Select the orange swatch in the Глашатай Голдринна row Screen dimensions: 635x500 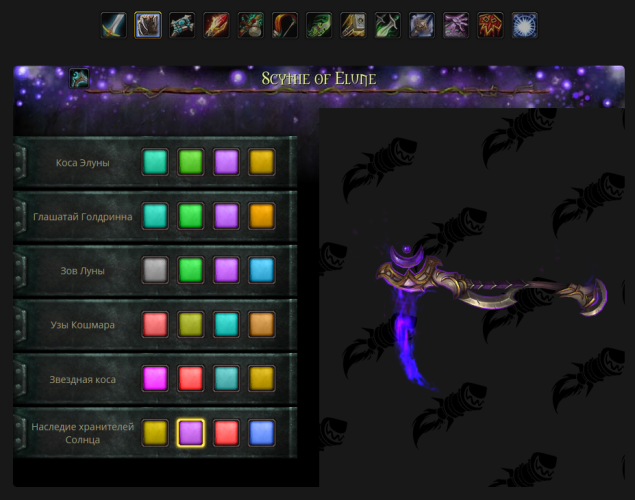pos(262,216)
